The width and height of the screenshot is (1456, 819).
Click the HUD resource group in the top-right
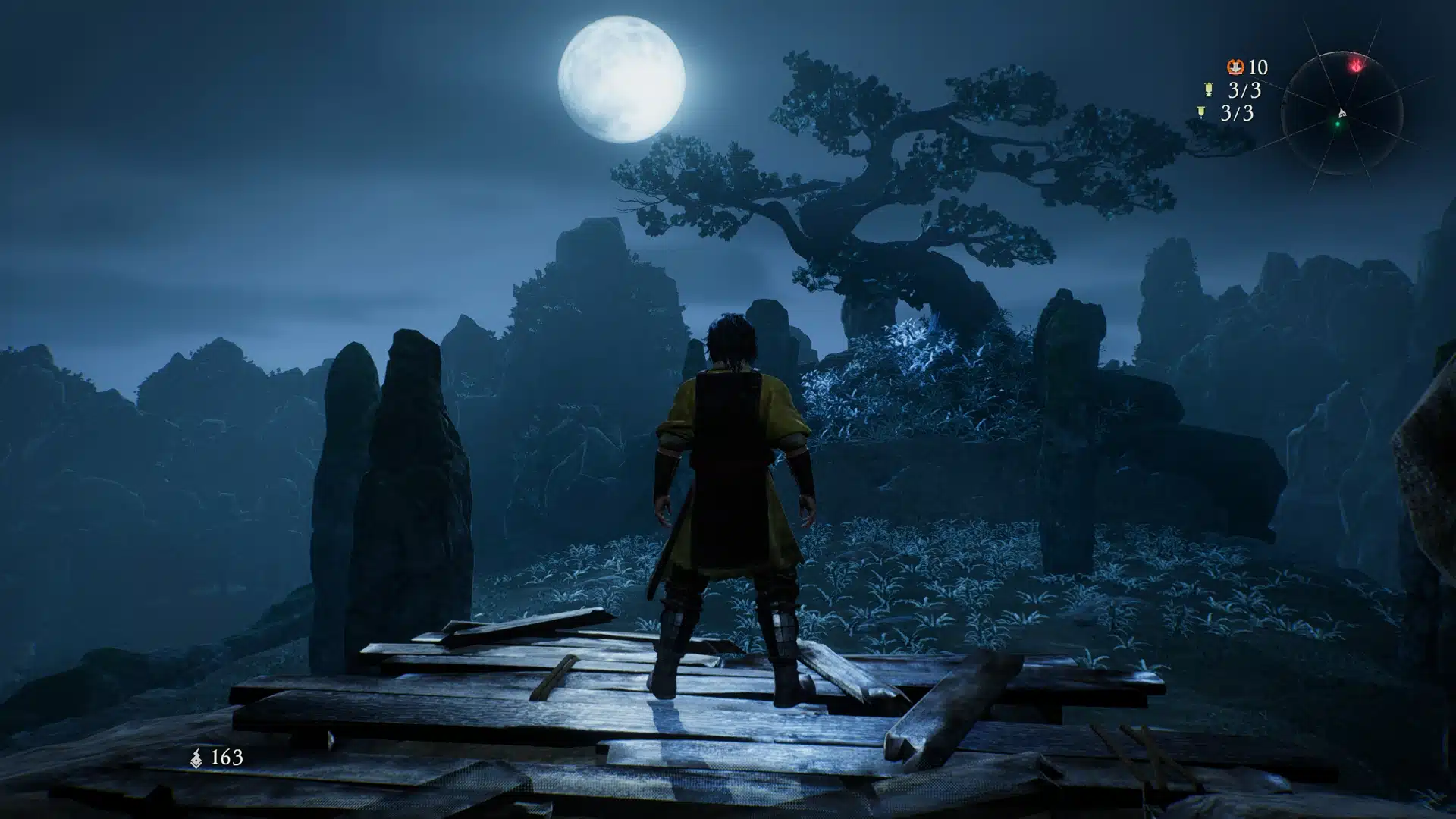[1228, 89]
